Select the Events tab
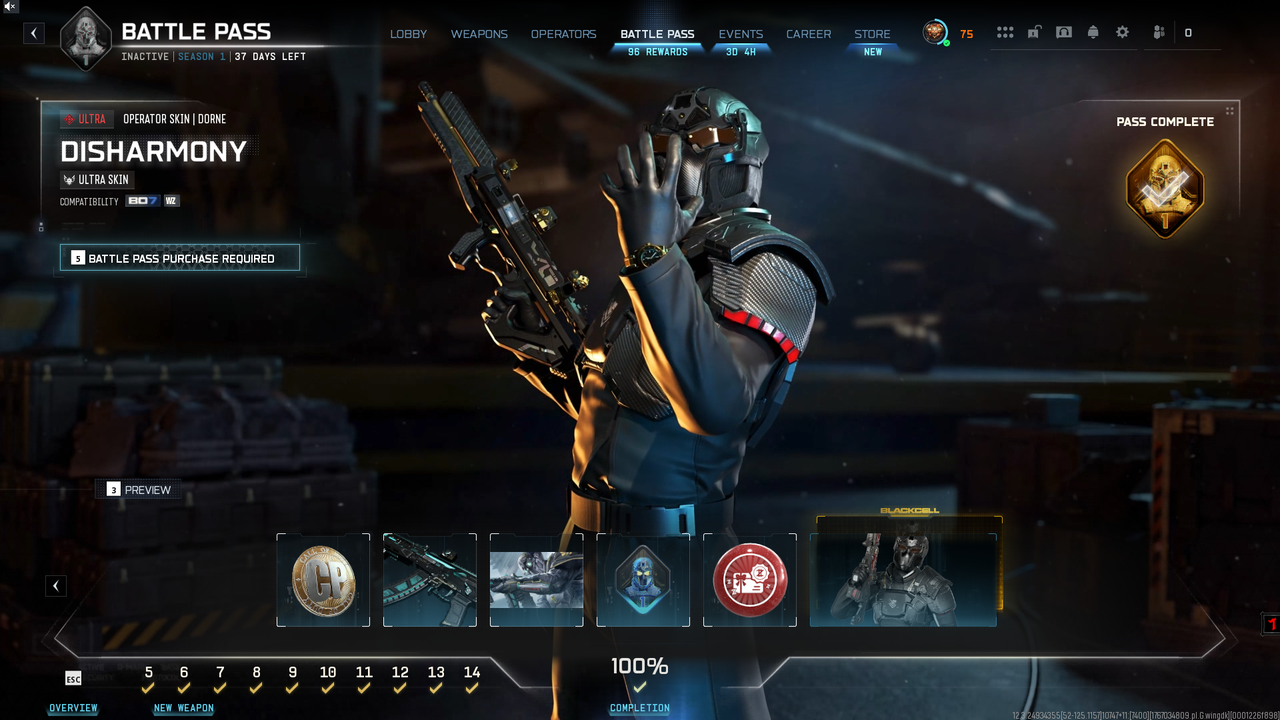This screenshot has width=1280, height=720. pyautogui.click(x=740, y=34)
